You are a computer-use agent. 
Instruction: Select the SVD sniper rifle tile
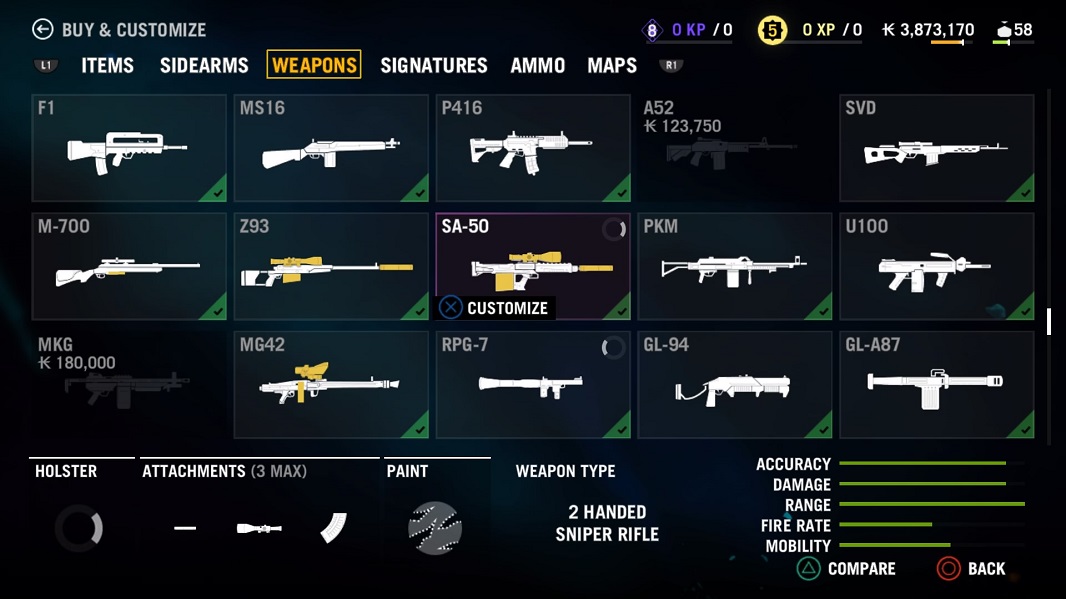(937, 148)
